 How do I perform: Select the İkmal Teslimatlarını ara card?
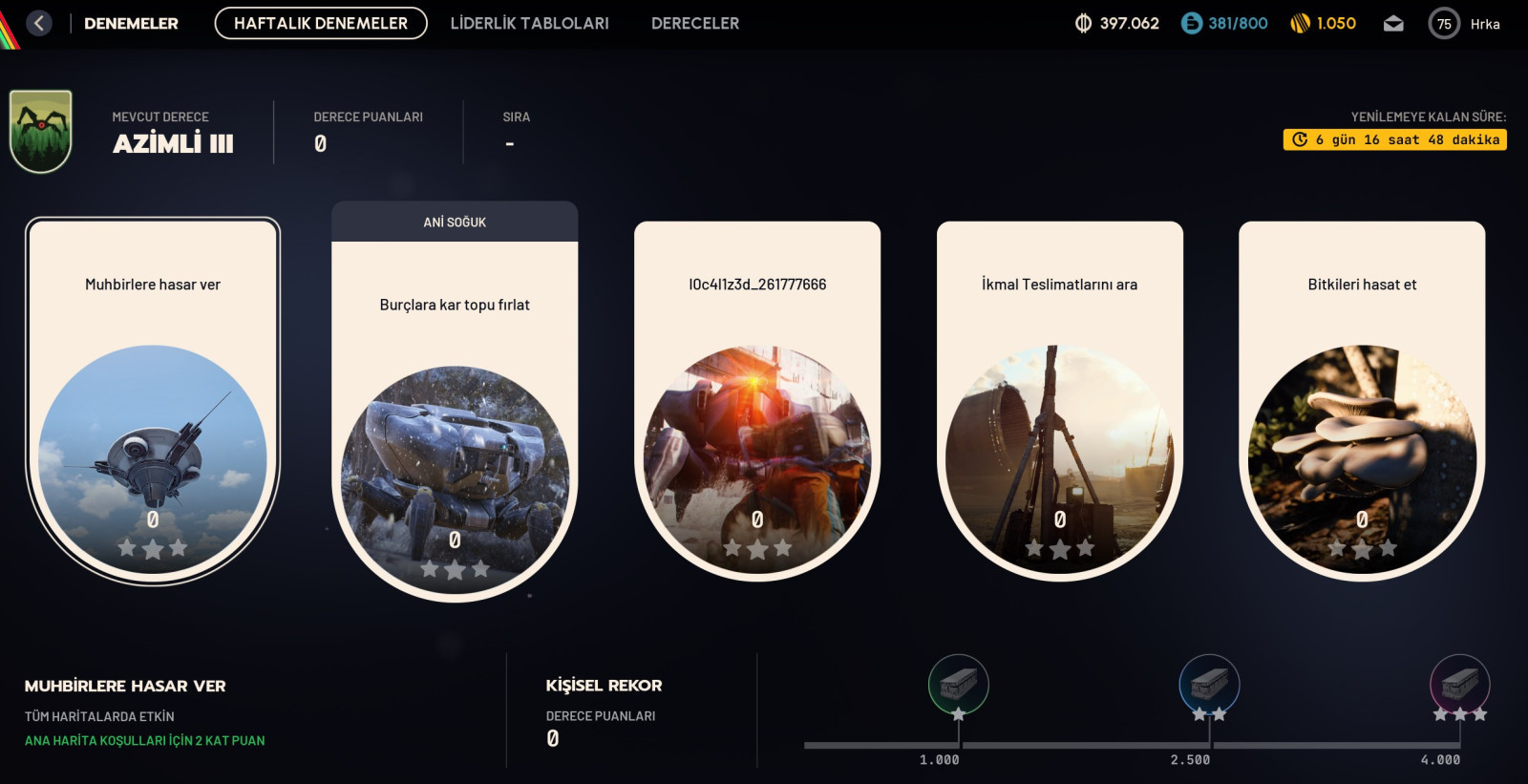1059,401
